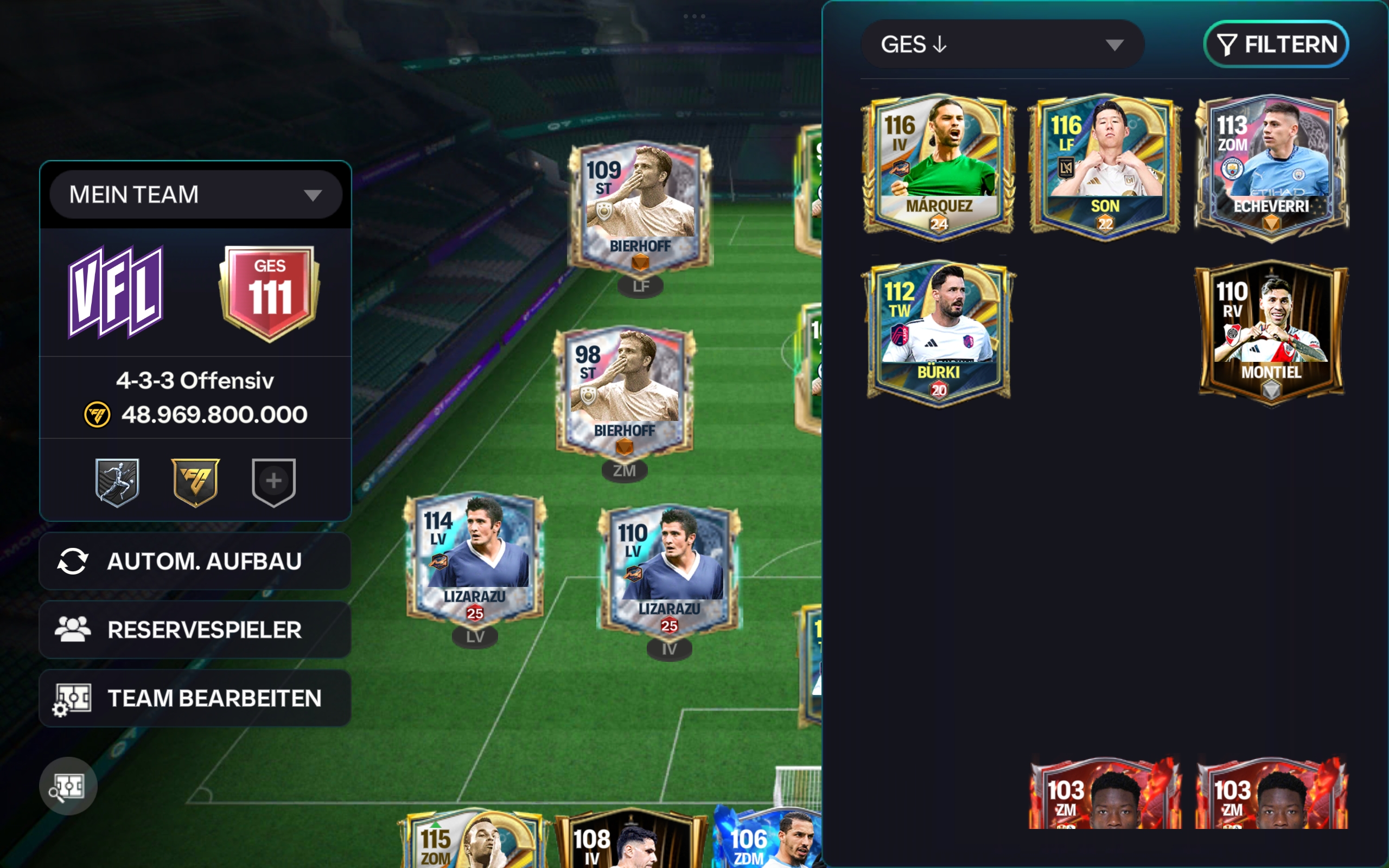Select the 113 ZOM Echeverri card
The width and height of the screenshot is (1389, 868).
click(x=1271, y=167)
